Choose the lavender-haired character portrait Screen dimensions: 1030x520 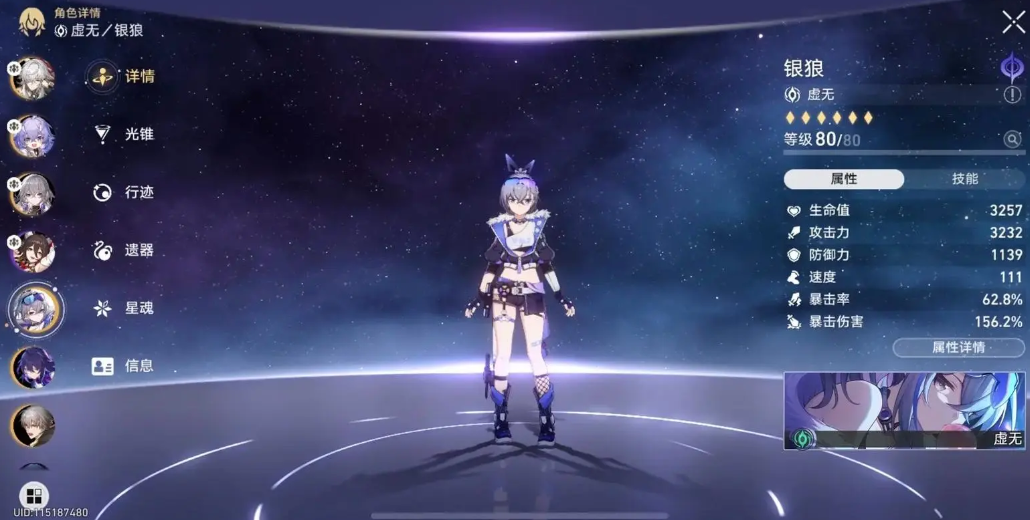pos(31,136)
